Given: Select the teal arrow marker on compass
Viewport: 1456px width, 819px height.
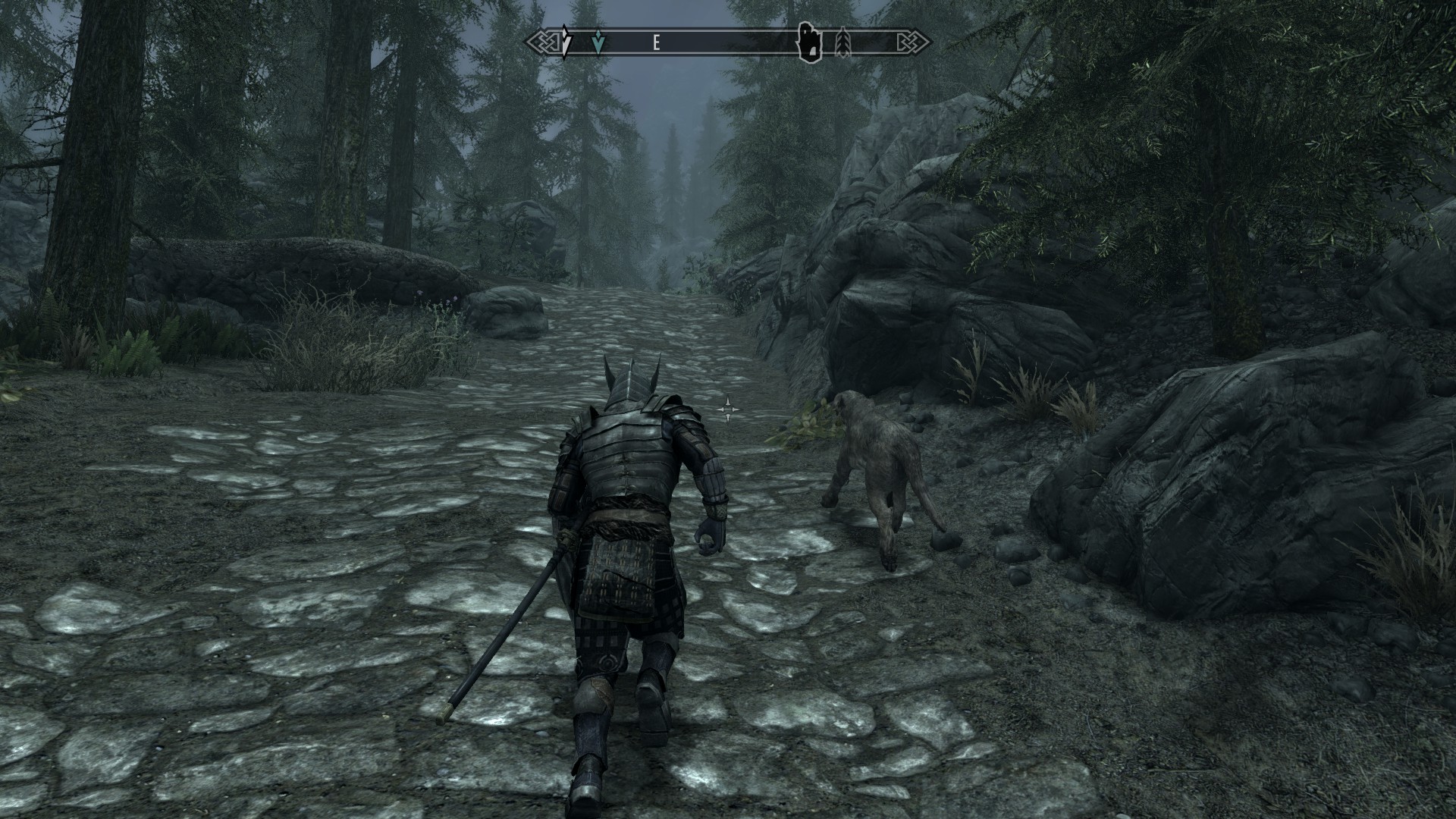Looking at the screenshot, I should click(x=599, y=43).
